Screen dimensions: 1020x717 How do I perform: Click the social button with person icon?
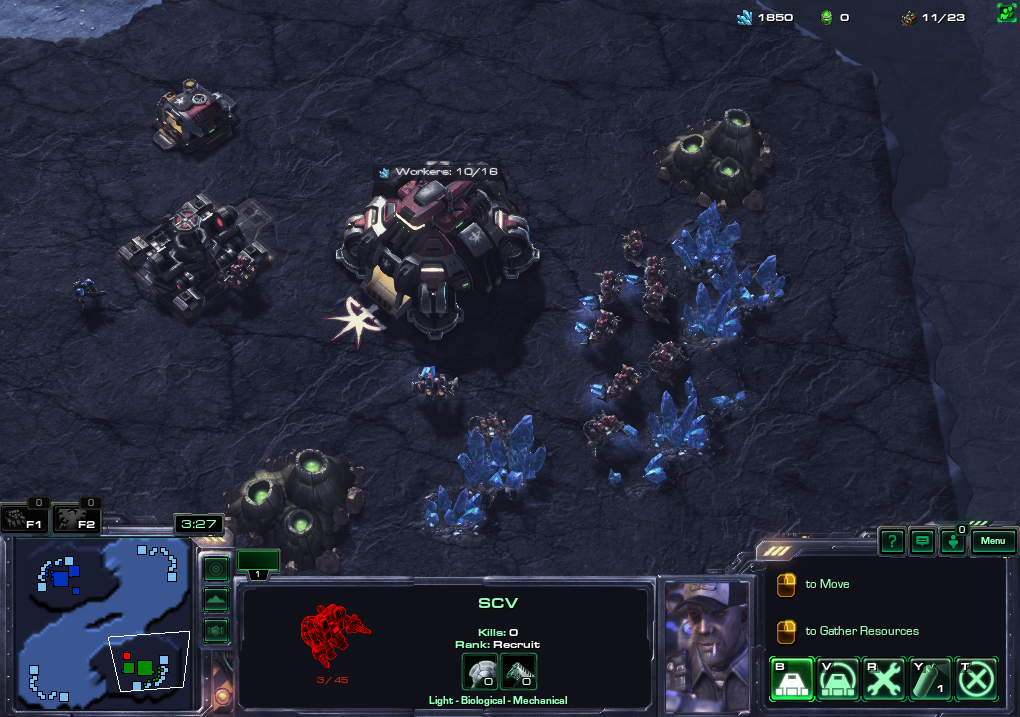[x=953, y=542]
